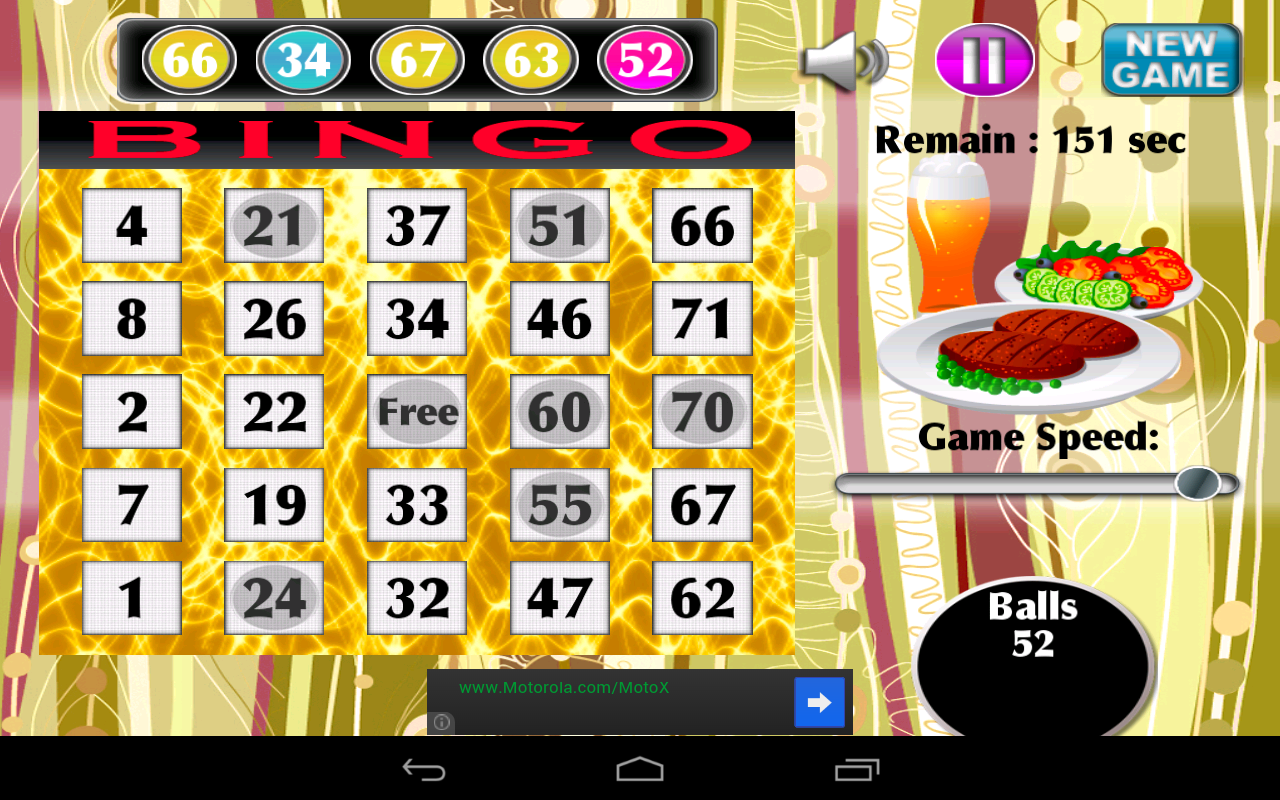Image resolution: width=1280 pixels, height=800 pixels.
Task: Click the ad's blue forward arrow
Action: click(x=819, y=702)
